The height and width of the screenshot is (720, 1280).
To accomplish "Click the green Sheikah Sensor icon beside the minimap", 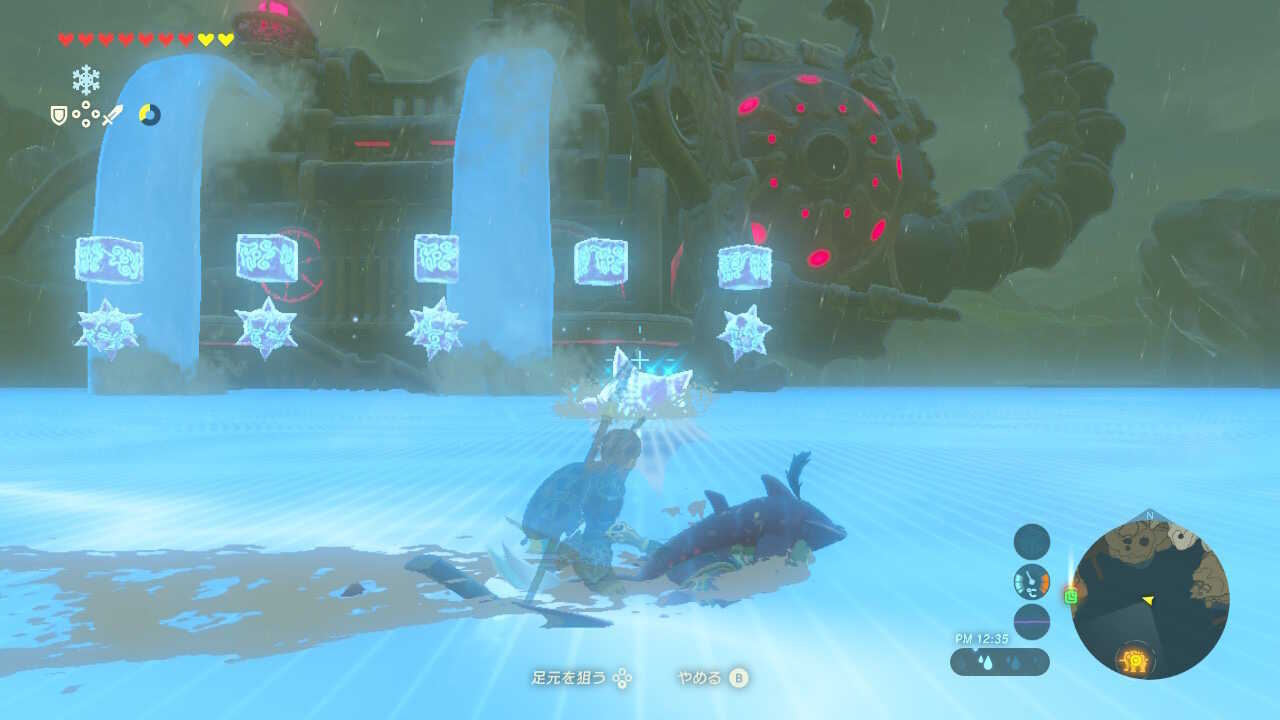I will click(1070, 595).
